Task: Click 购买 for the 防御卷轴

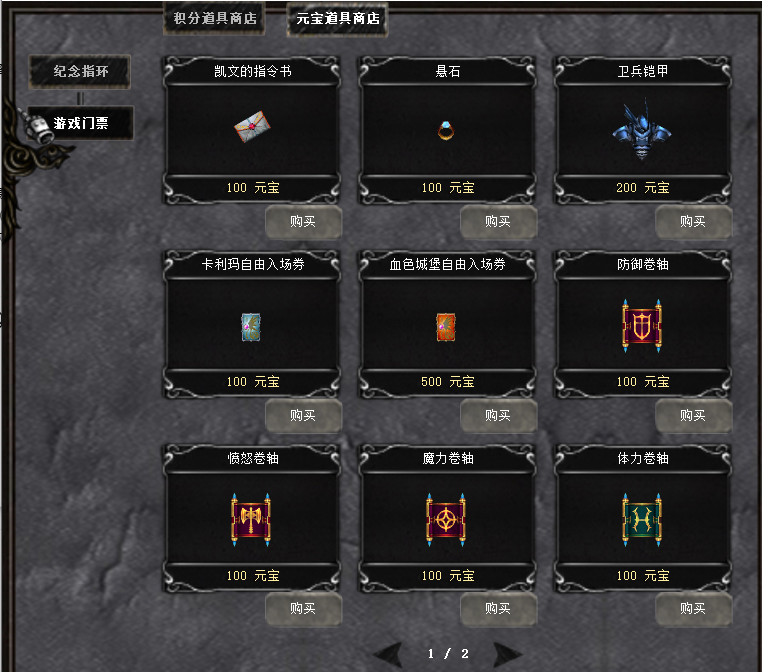Action: tap(693, 416)
